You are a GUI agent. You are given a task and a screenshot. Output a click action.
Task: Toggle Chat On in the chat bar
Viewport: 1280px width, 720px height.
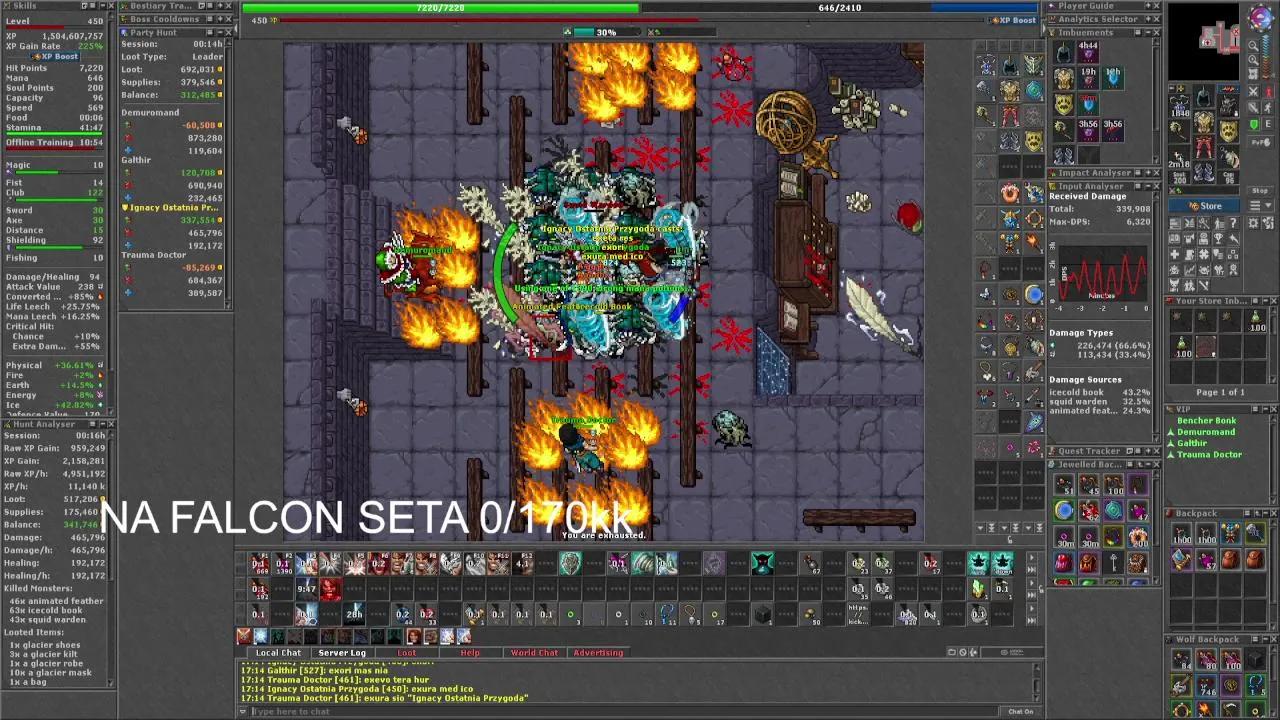click(1022, 710)
